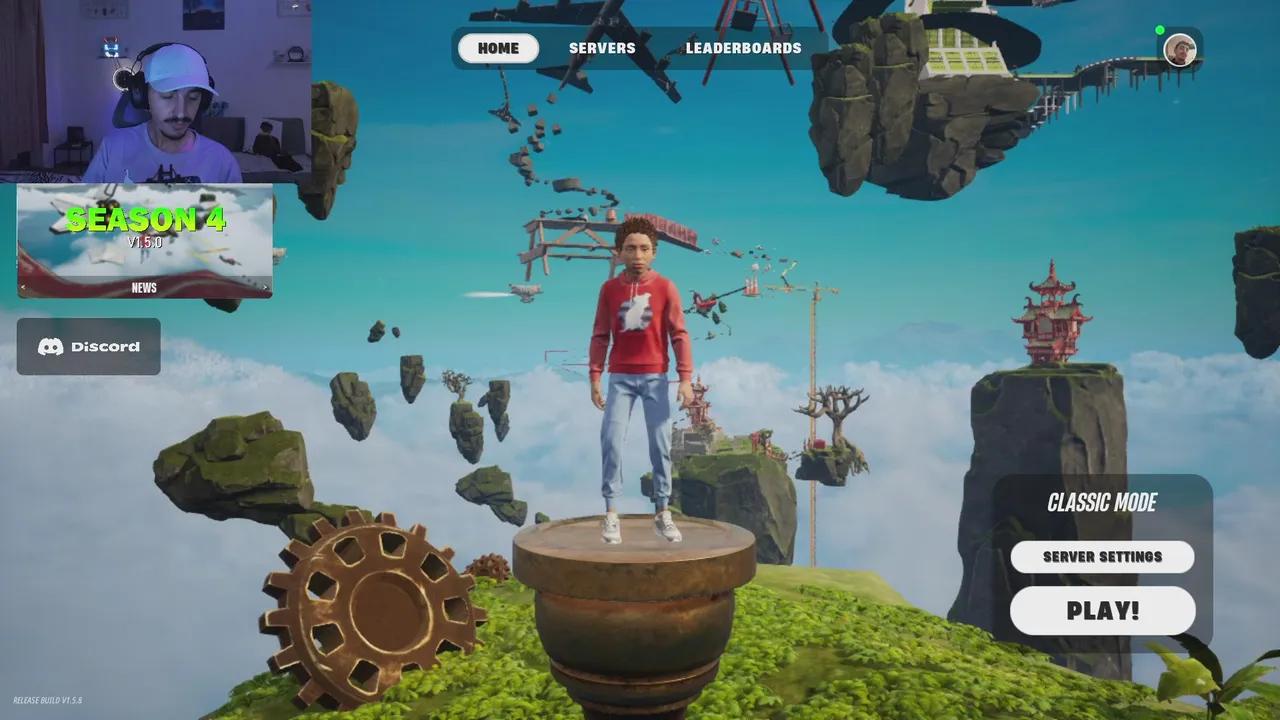Viewport: 1280px width, 720px height.
Task: Click the player profile avatar
Action: click(1180, 50)
